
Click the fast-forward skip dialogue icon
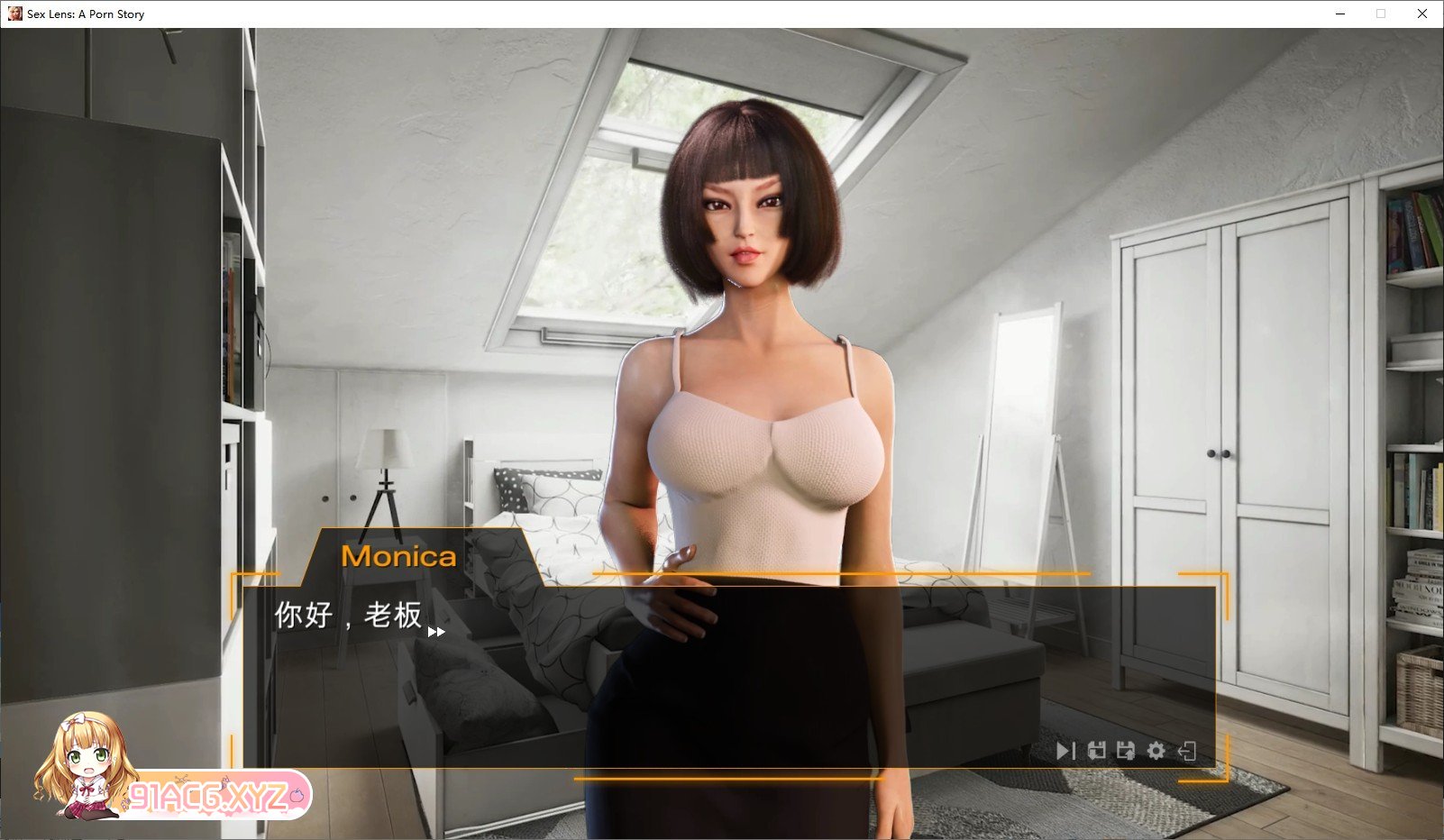[1067, 749]
